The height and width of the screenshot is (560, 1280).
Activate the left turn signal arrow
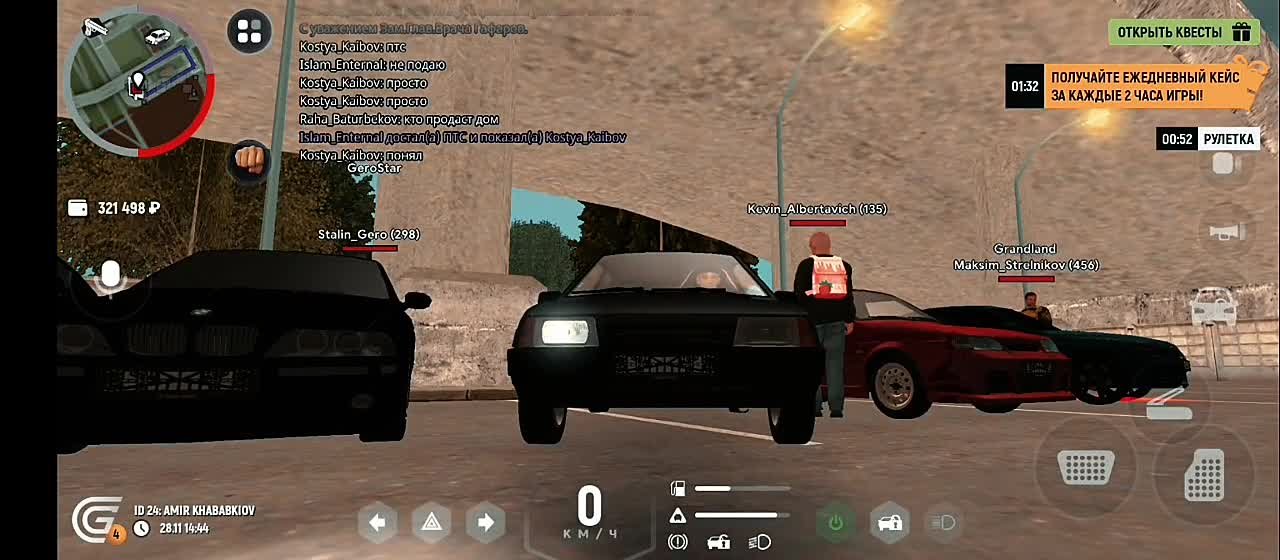point(377,522)
